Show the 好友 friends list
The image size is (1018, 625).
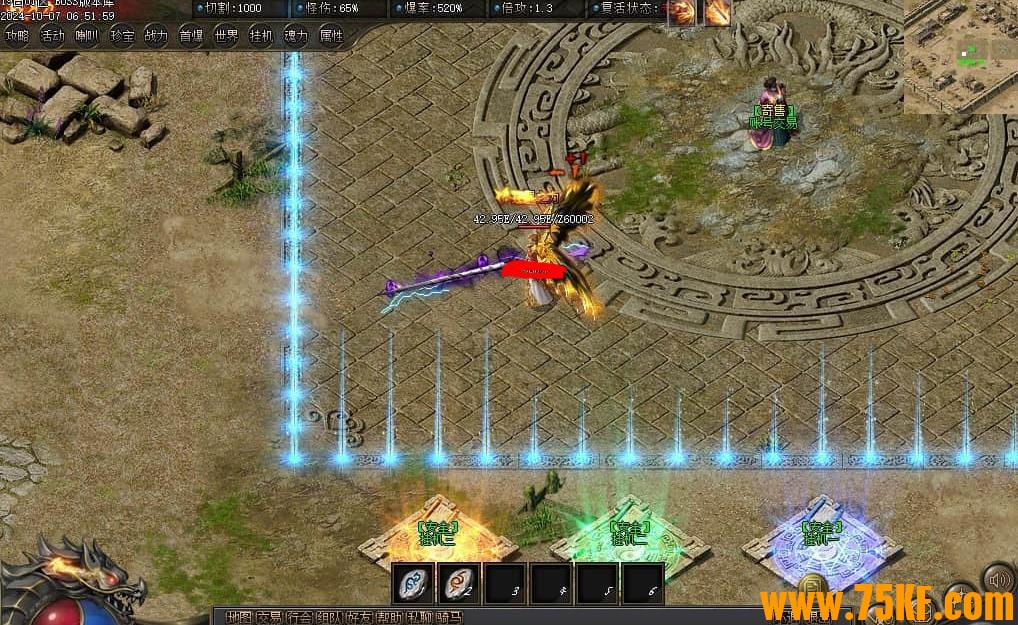[x=358, y=617]
